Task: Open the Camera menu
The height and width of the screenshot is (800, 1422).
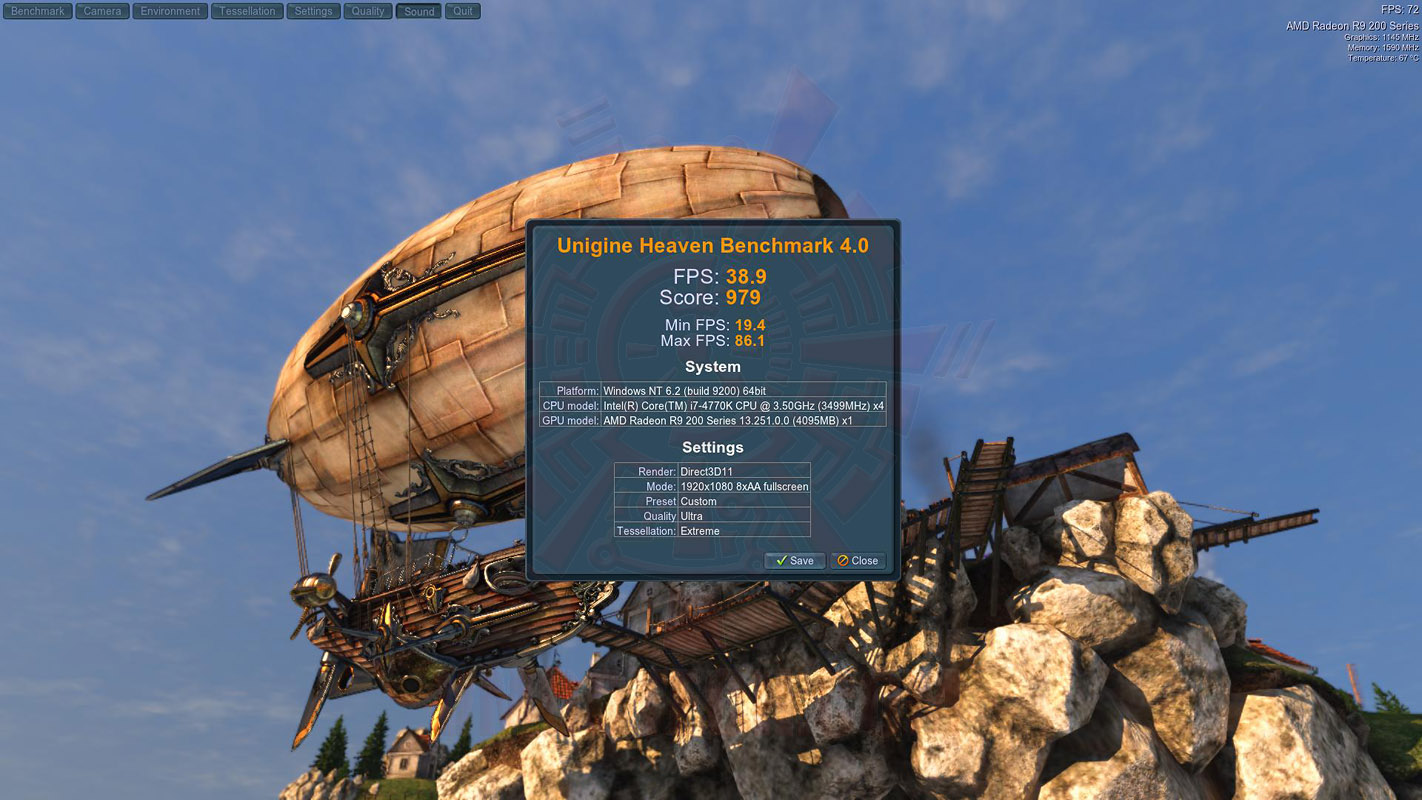Action: point(102,11)
